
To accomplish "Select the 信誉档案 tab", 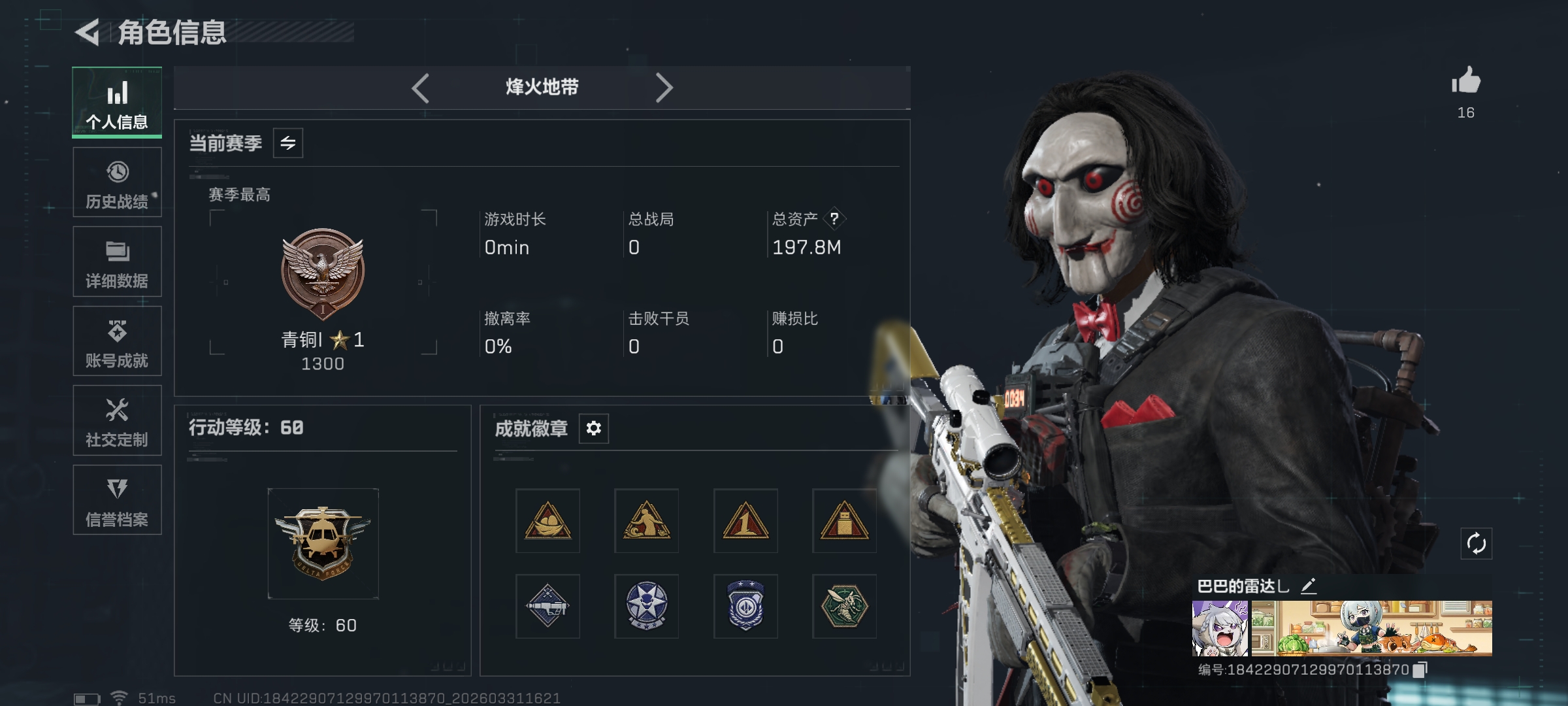I will point(117,500).
